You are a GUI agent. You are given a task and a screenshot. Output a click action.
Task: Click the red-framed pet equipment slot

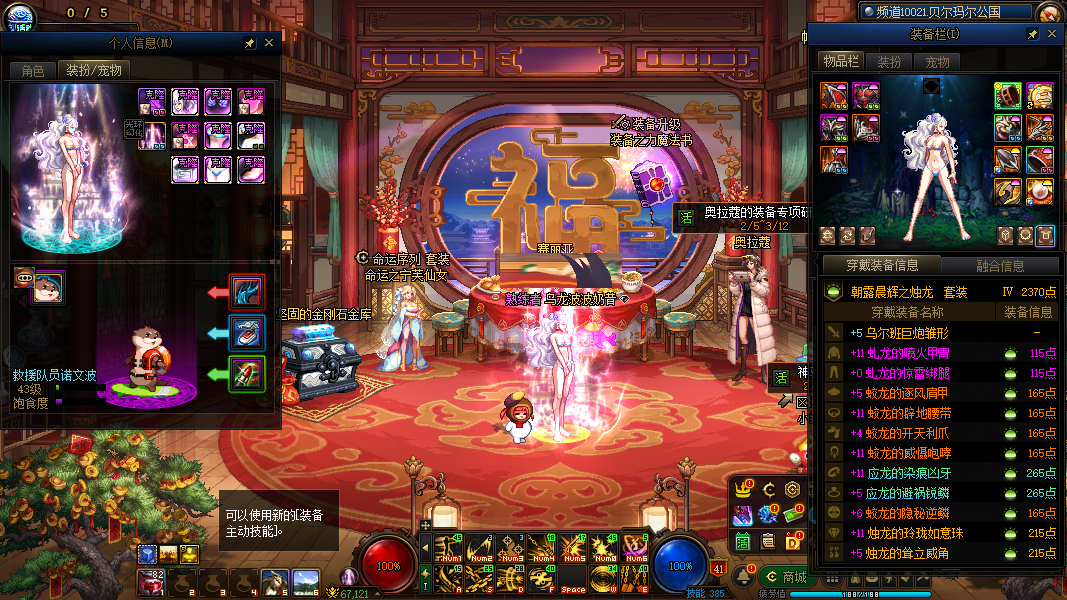[x=247, y=293]
